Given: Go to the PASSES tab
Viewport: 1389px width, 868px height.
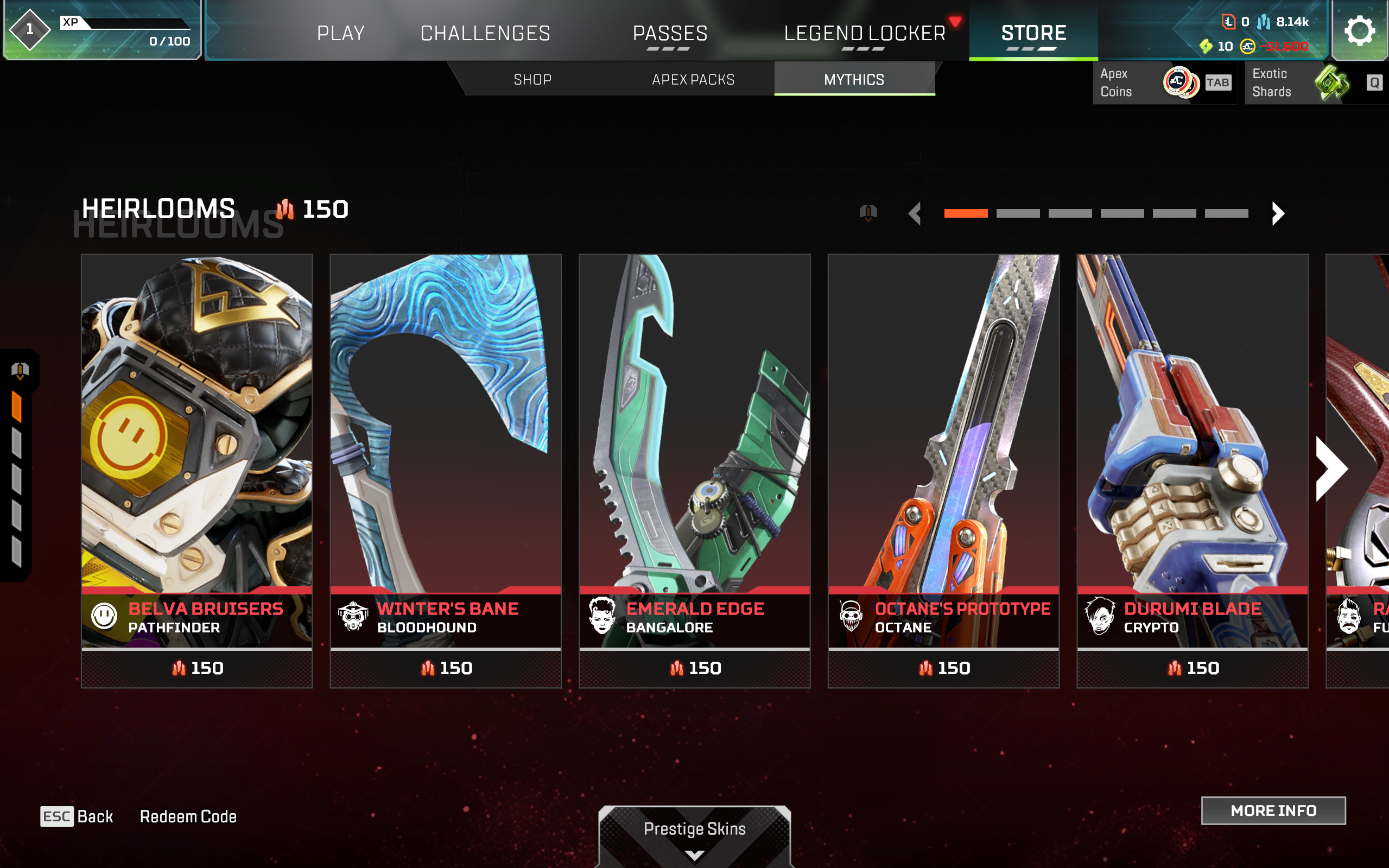Looking at the screenshot, I should 670,33.
